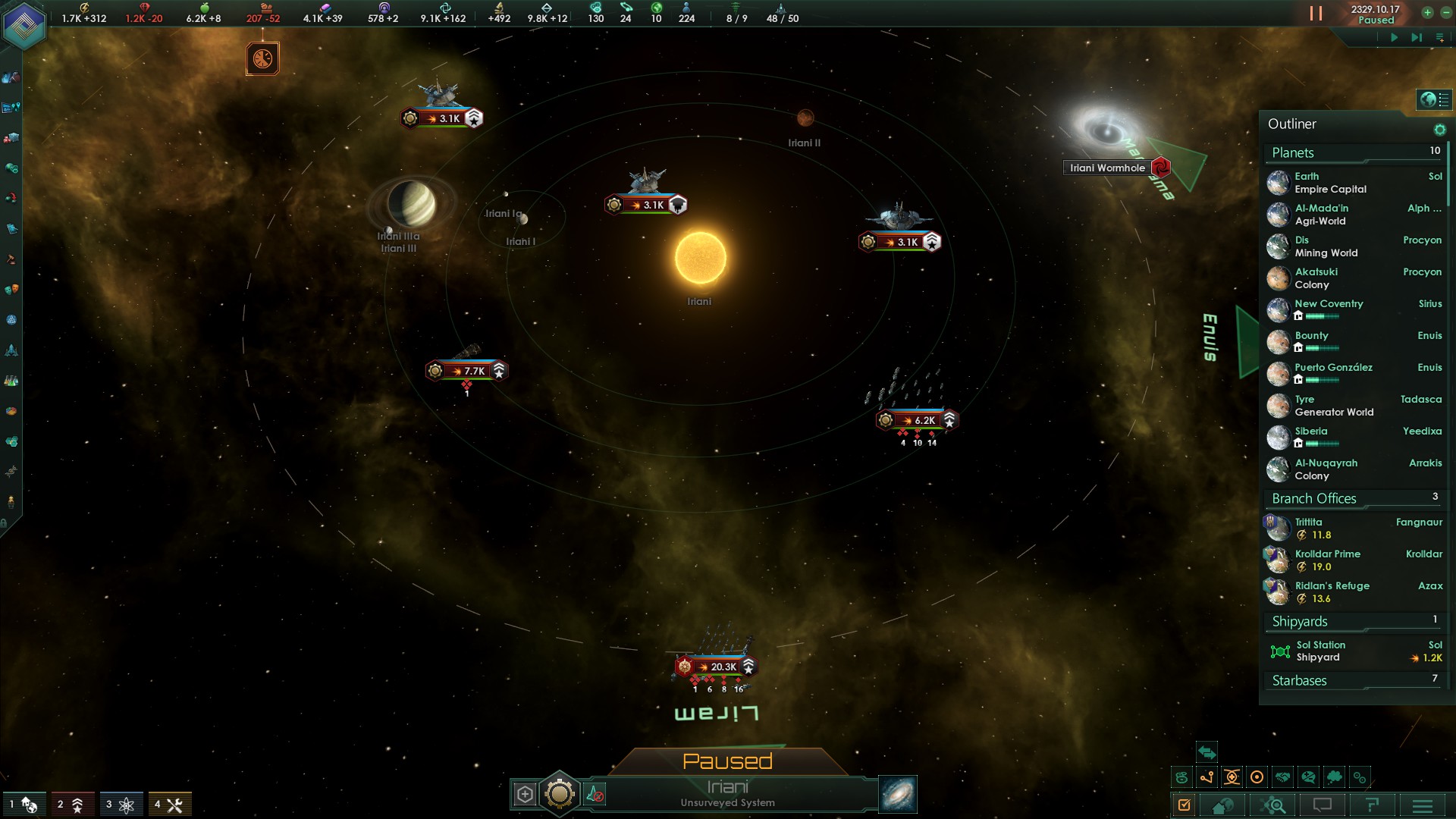Toggle the Outliner panel globe-list button
This screenshot has height=819, width=1456.
(x=1434, y=99)
